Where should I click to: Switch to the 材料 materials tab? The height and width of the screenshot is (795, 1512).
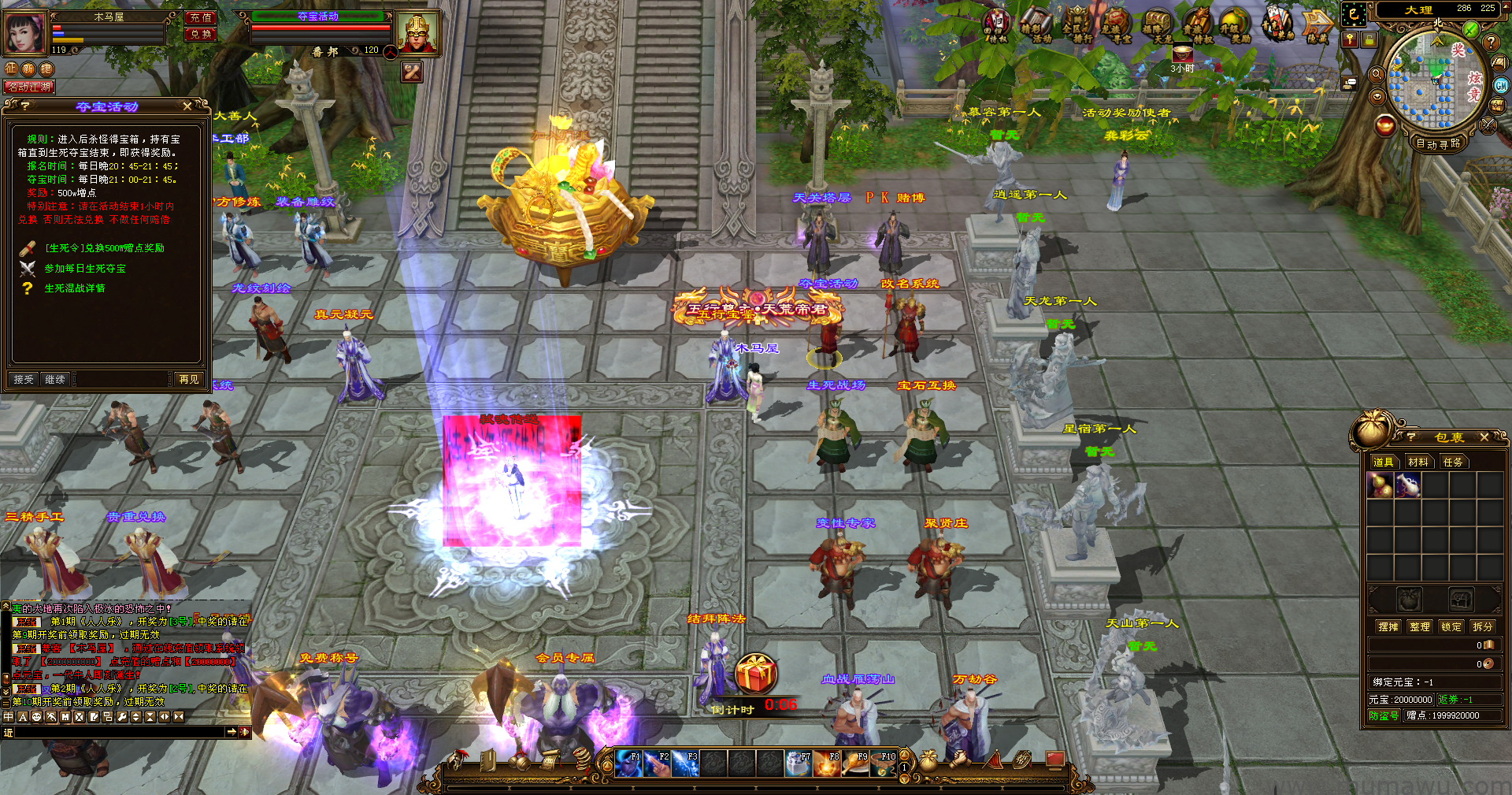tap(1417, 462)
